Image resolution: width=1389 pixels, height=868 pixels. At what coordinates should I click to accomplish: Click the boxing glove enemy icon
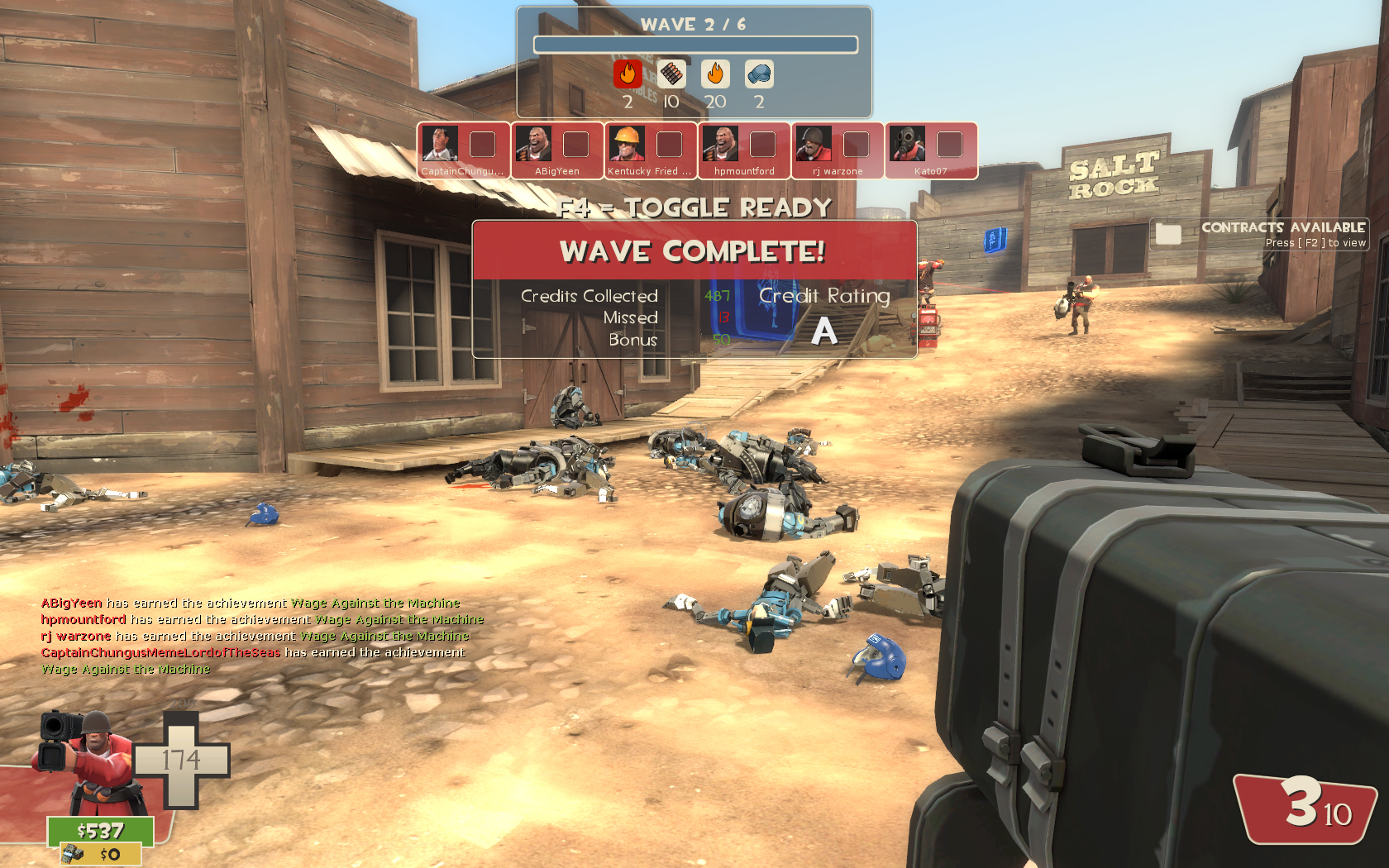click(x=759, y=74)
